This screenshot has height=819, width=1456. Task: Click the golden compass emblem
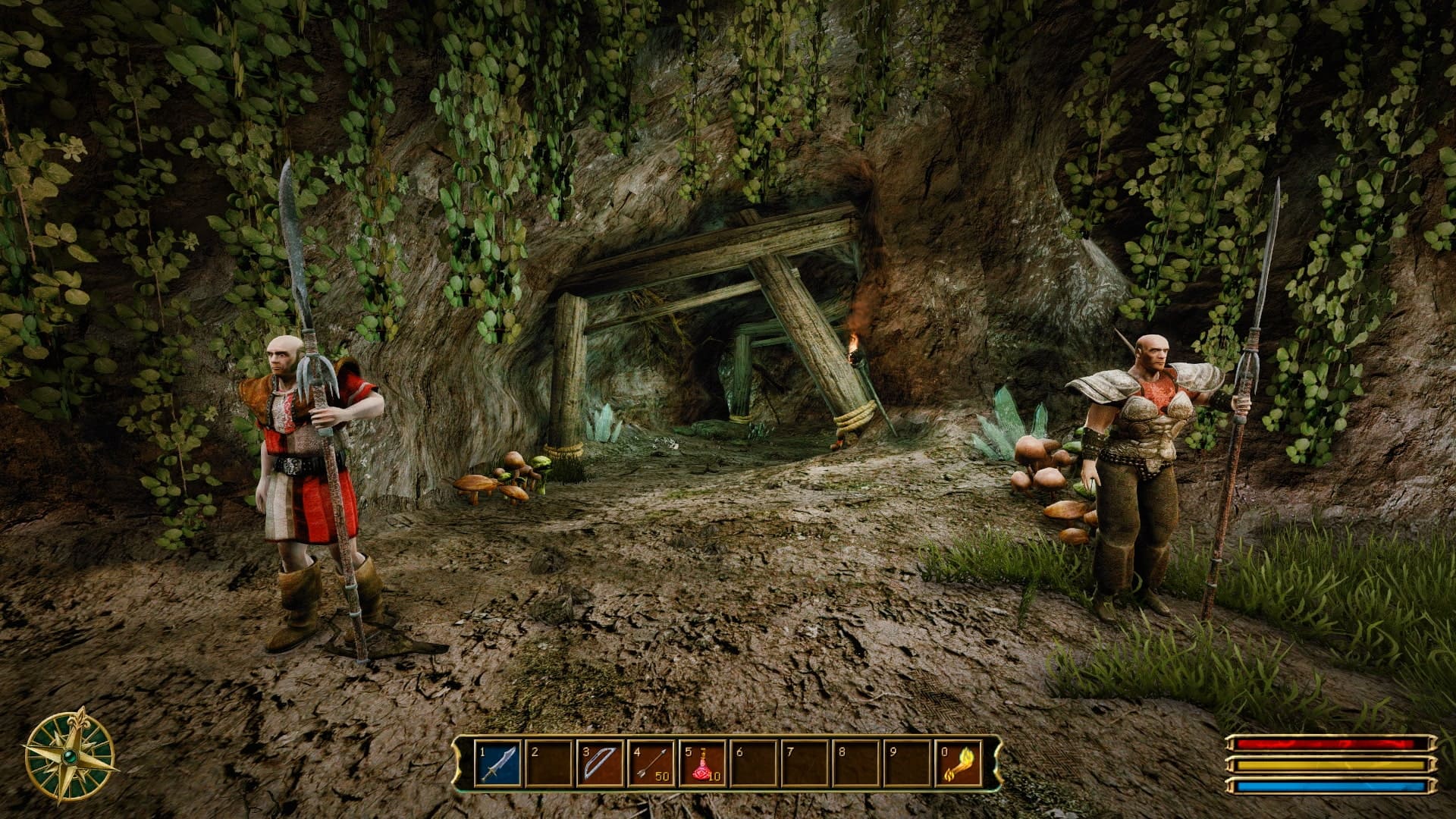pos(70,755)
